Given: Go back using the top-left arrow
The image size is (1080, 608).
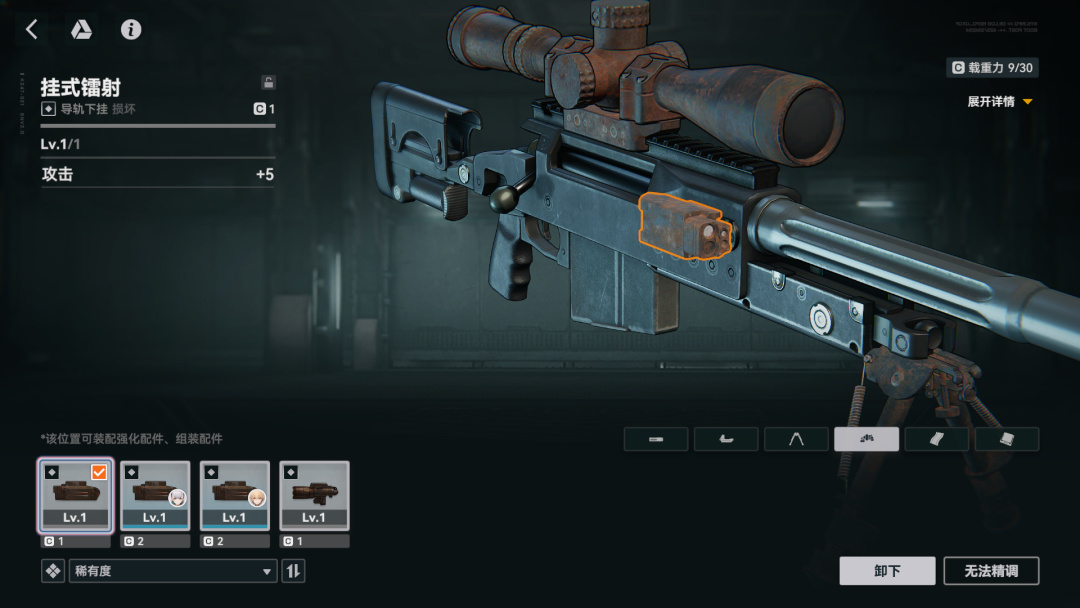Looking at the screenshot, I should click(x=31, y=30).
